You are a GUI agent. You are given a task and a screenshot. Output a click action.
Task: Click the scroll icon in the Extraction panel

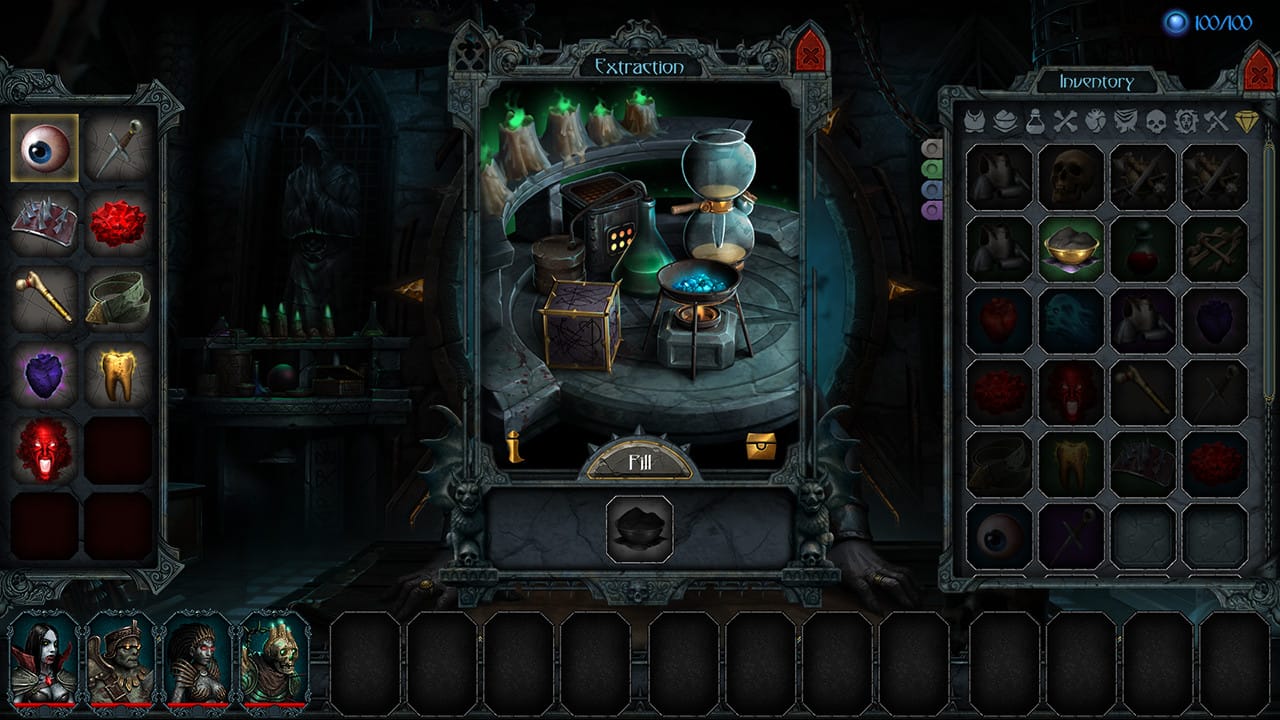[515, 446]
